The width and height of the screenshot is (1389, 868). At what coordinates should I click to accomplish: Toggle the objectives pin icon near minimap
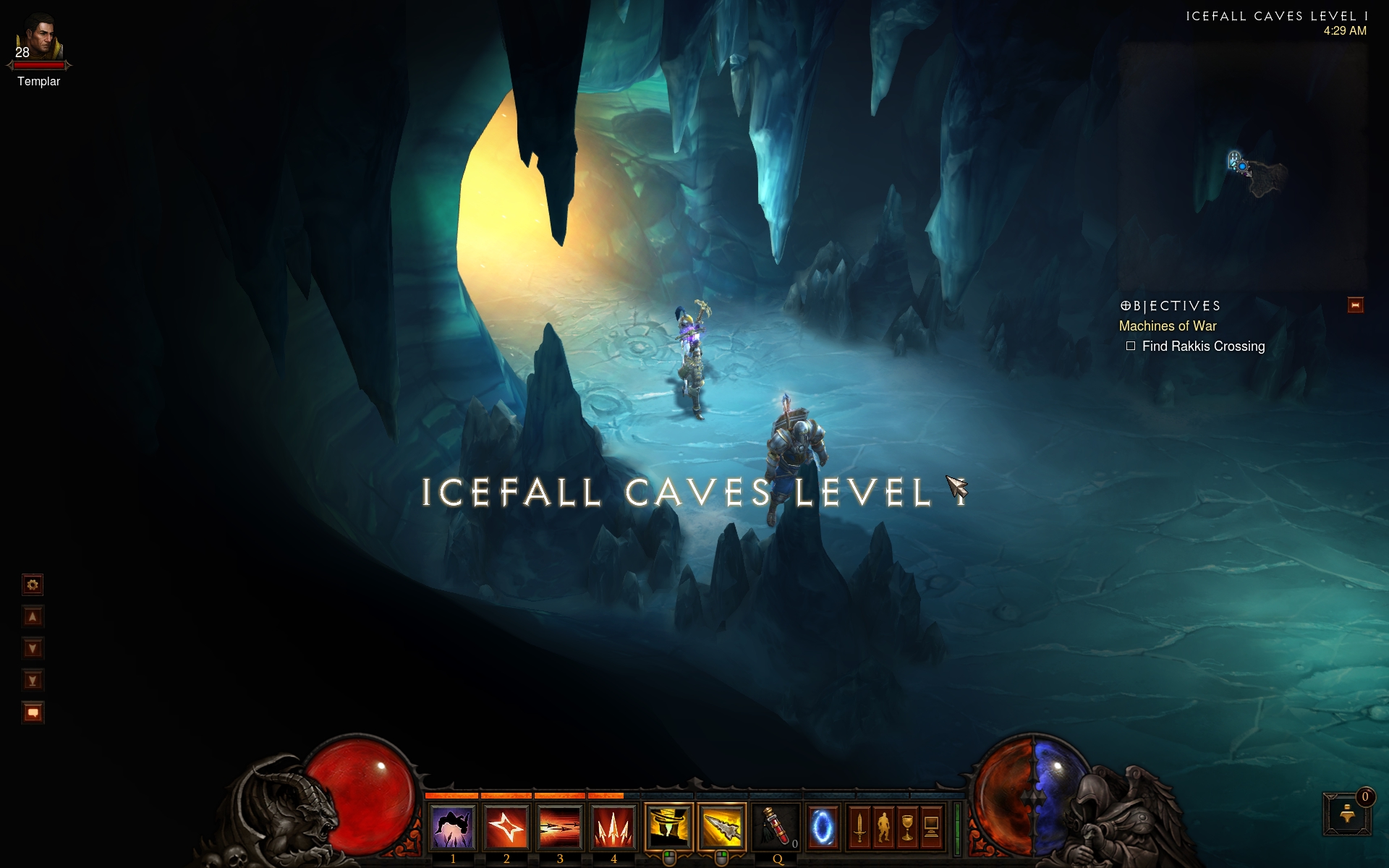[x=1354, y=305]
